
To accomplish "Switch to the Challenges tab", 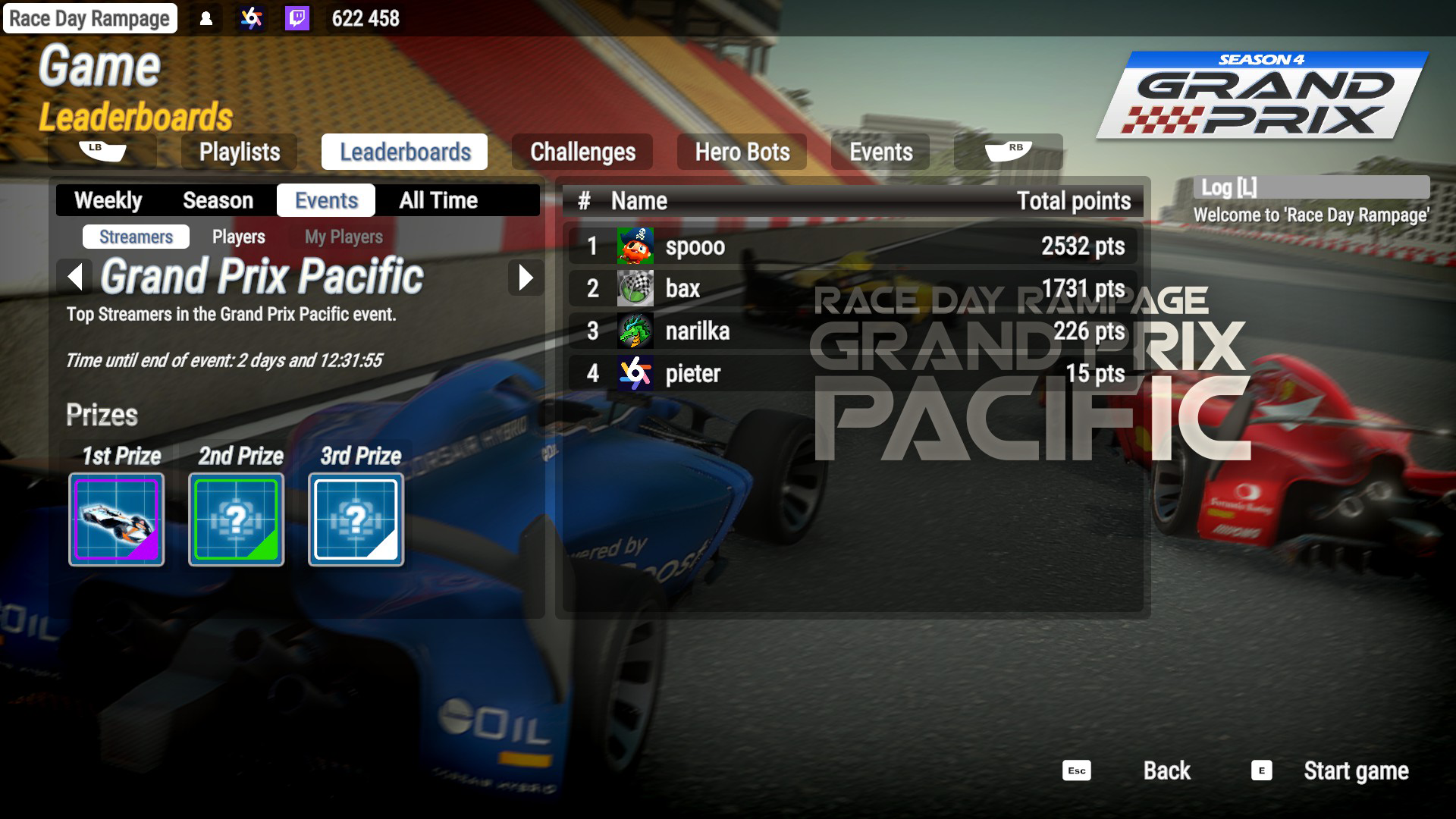I will pyautogui.click(x=583, y=152).
